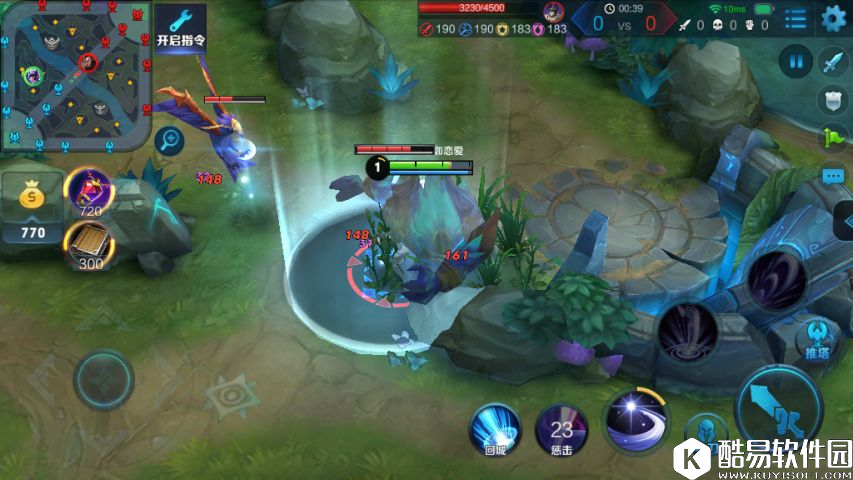The image size is (853, 480).
Task: Cast the starry swirl skill
Action: pyautogui.click(x=636, y=417)
